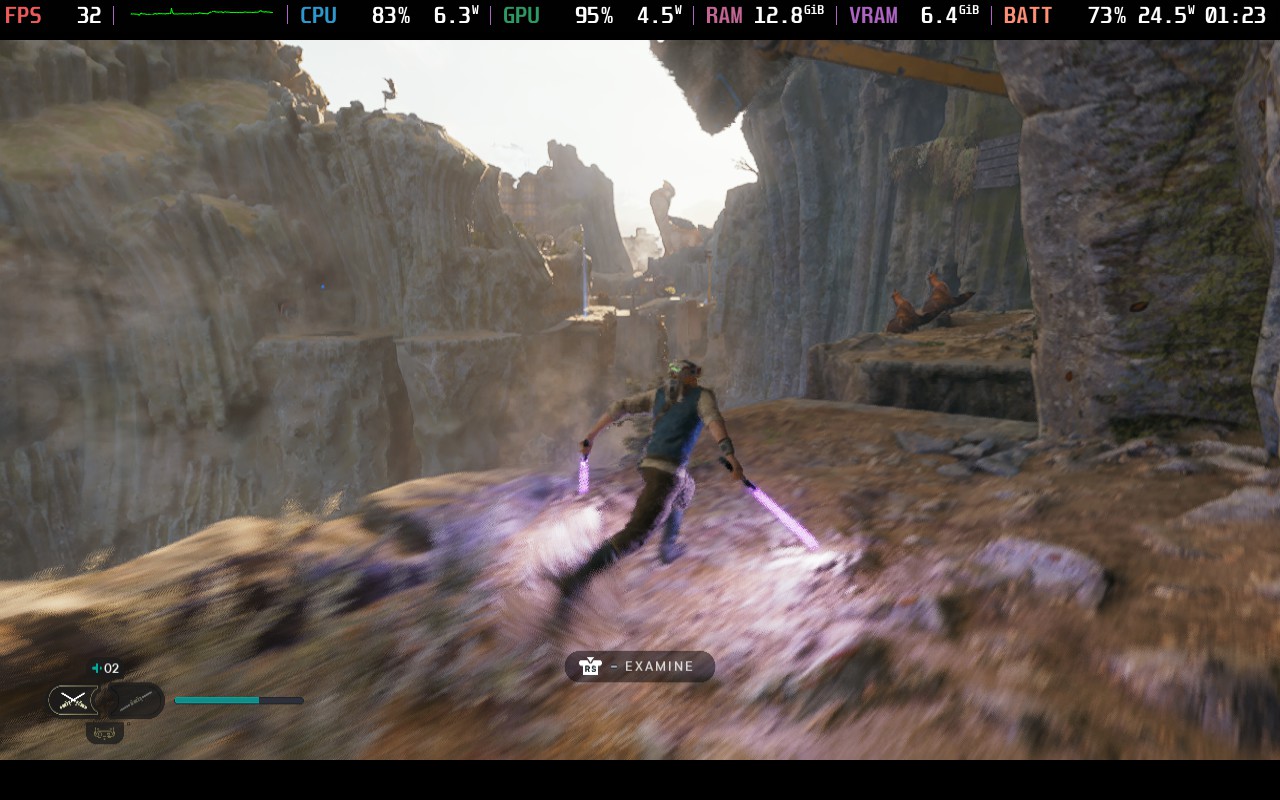
Task: Select the dual wield crossed-lightsabers stance
Action: (x=74, y=700)
